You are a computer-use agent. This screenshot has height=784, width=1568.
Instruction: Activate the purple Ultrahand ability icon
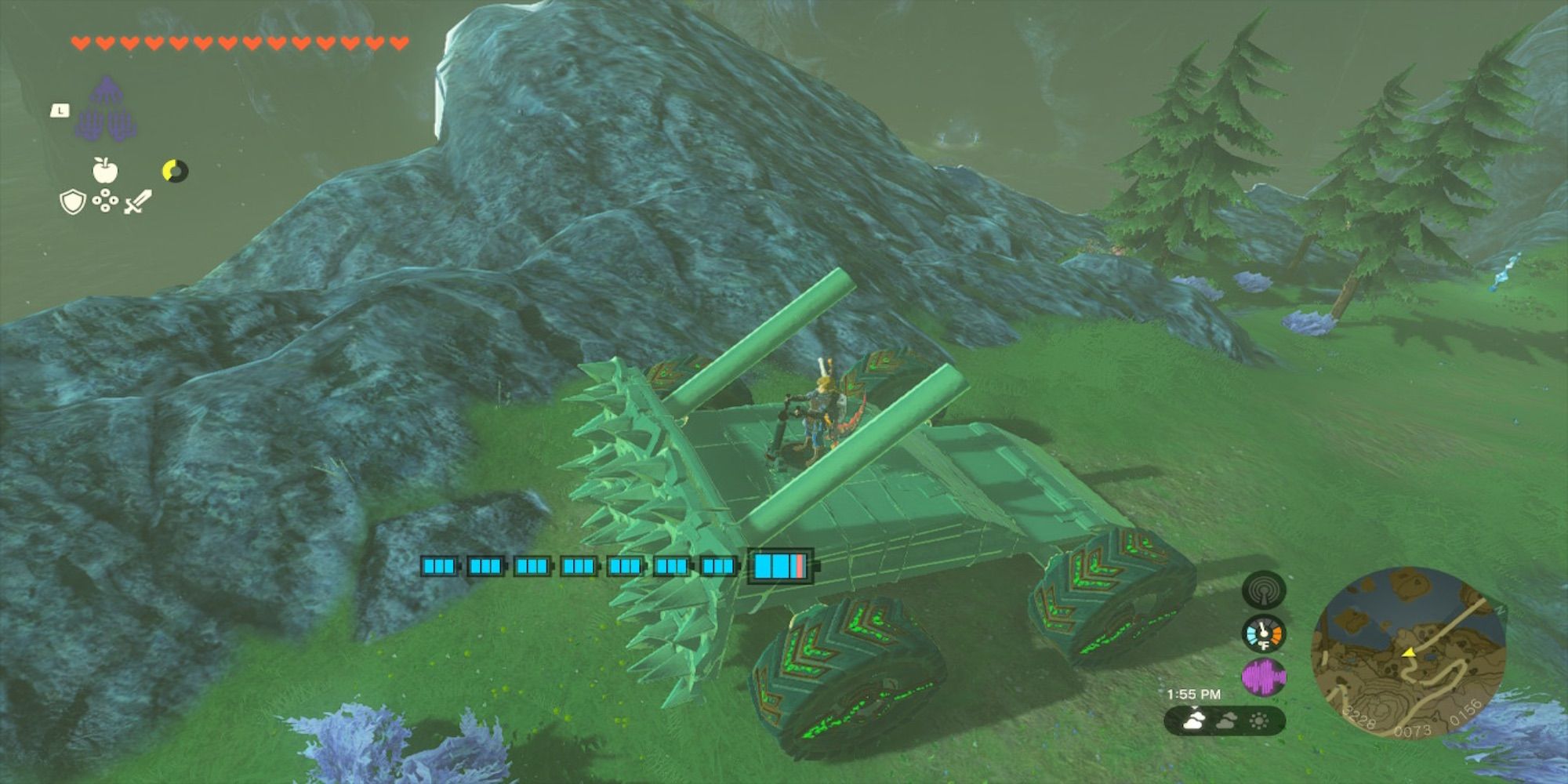[108, 110]
